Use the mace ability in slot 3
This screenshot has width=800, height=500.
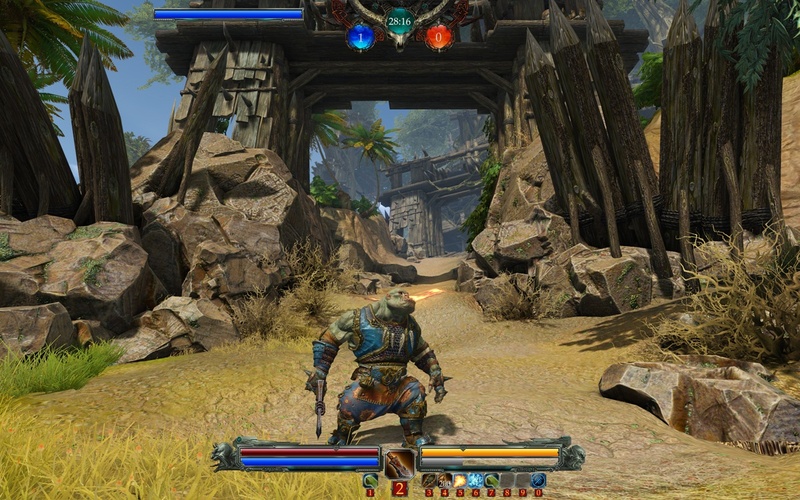coord(429,480)
